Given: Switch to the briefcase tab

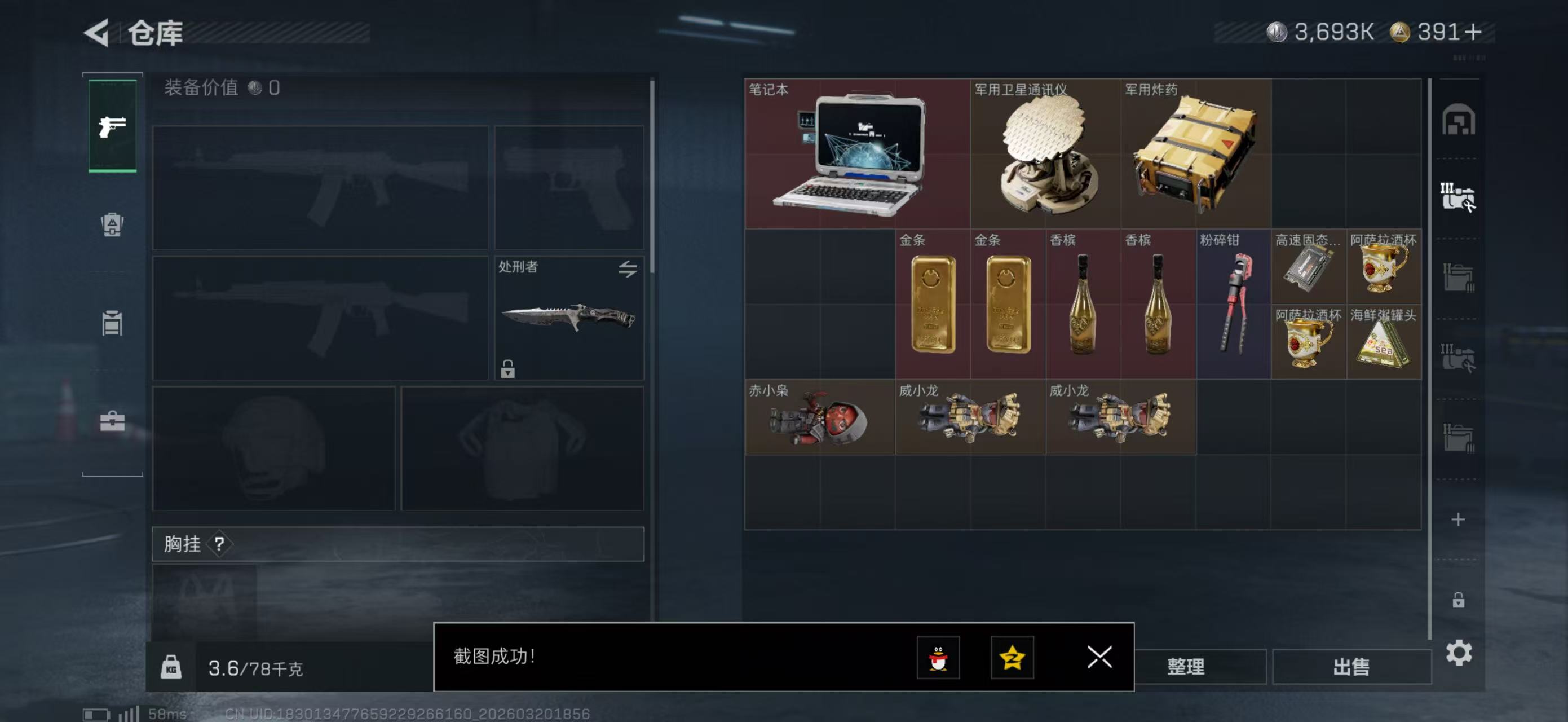Looking at the screenshot, I should point(113,421).
